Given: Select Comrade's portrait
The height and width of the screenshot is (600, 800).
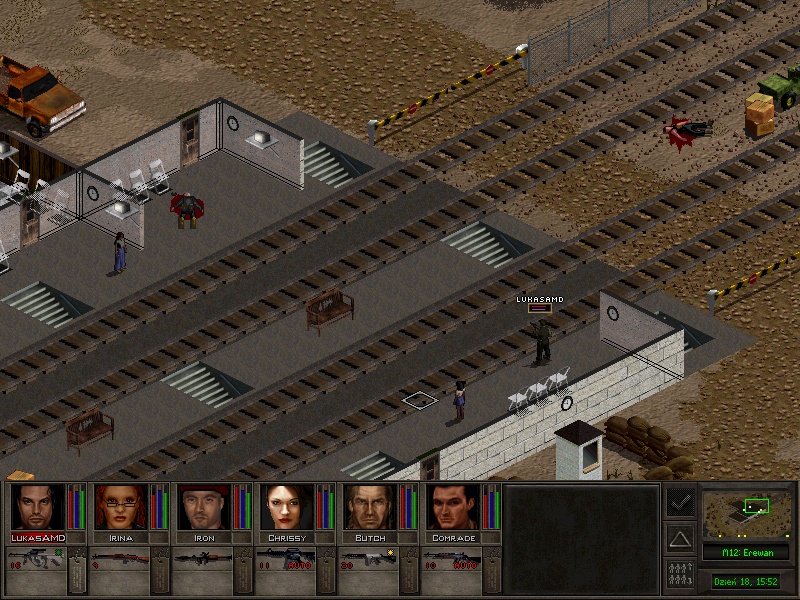Looking at the screenshot, I should click(452, 507).
